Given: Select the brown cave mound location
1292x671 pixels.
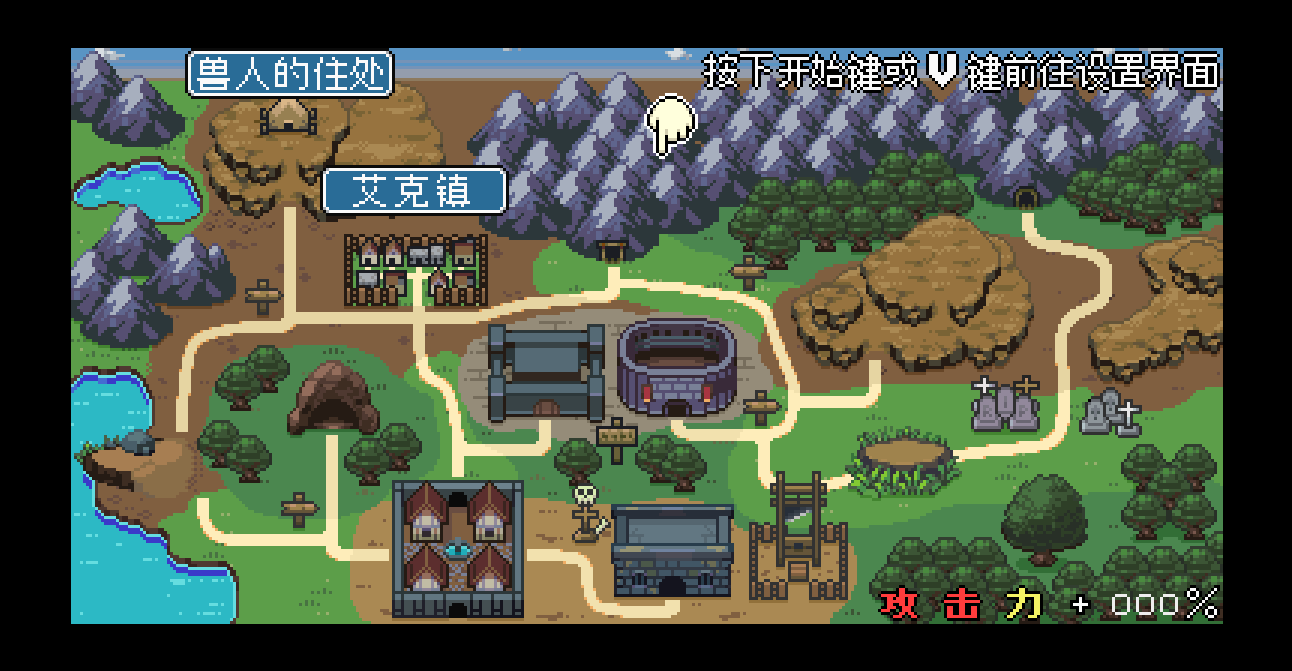Looking at the screenshot, I should click(332, 397).
